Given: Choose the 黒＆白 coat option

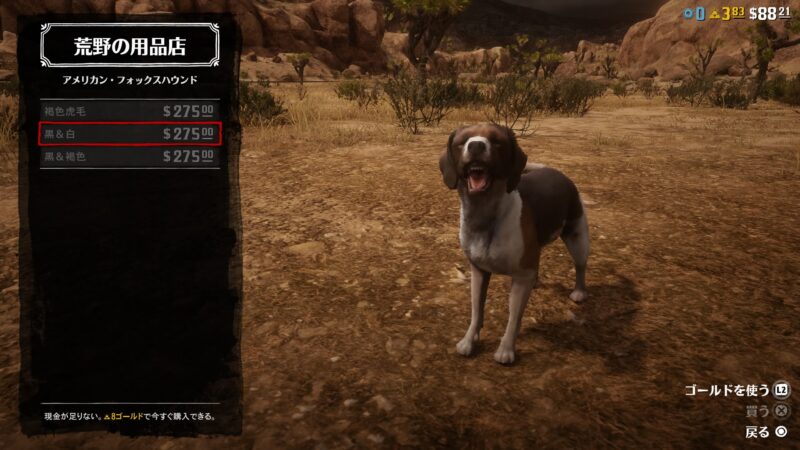Looking at the screenshot, I should pyautogui.click(x=129, y=133).
